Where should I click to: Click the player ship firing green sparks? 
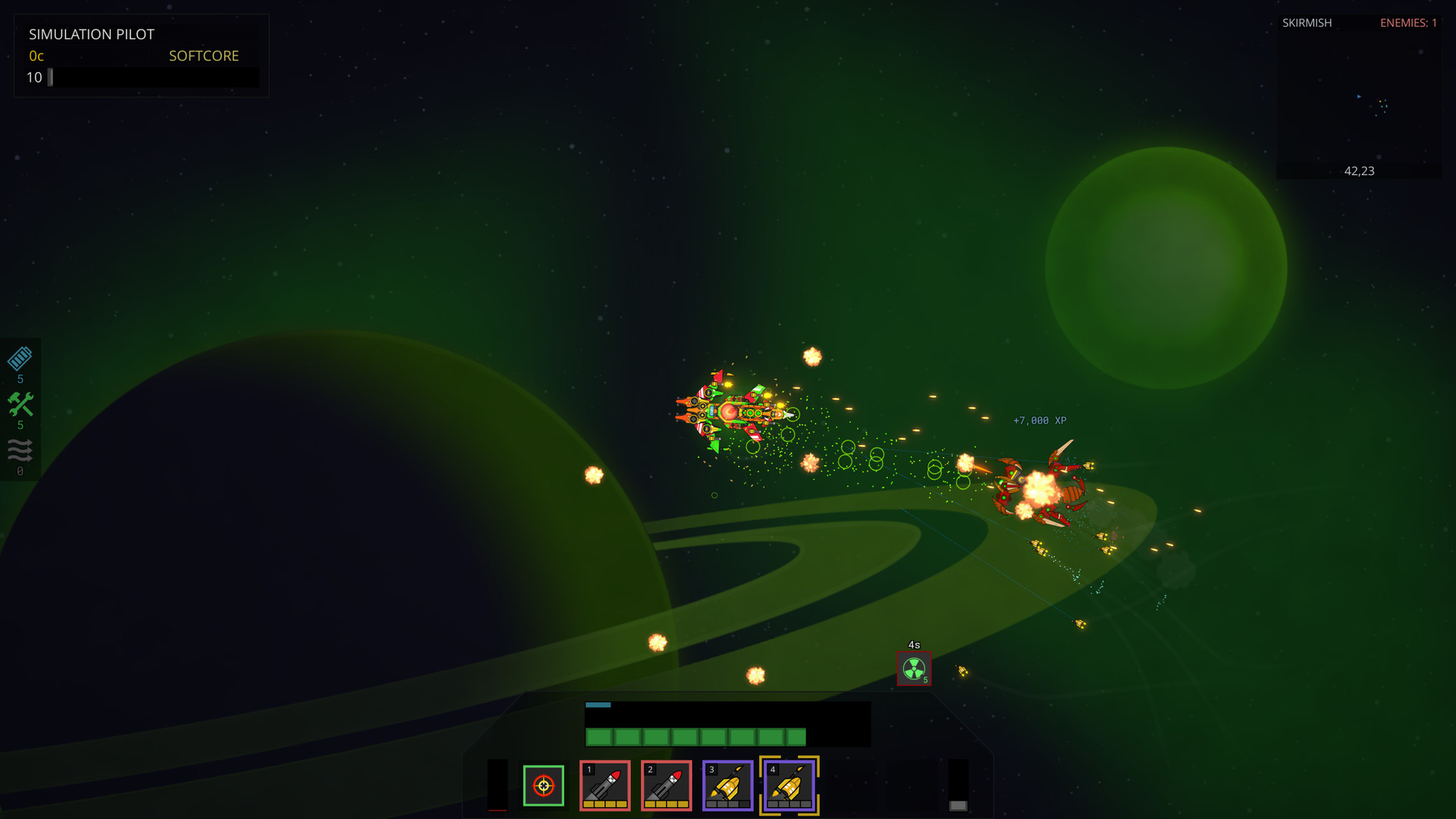coord(730,413)
